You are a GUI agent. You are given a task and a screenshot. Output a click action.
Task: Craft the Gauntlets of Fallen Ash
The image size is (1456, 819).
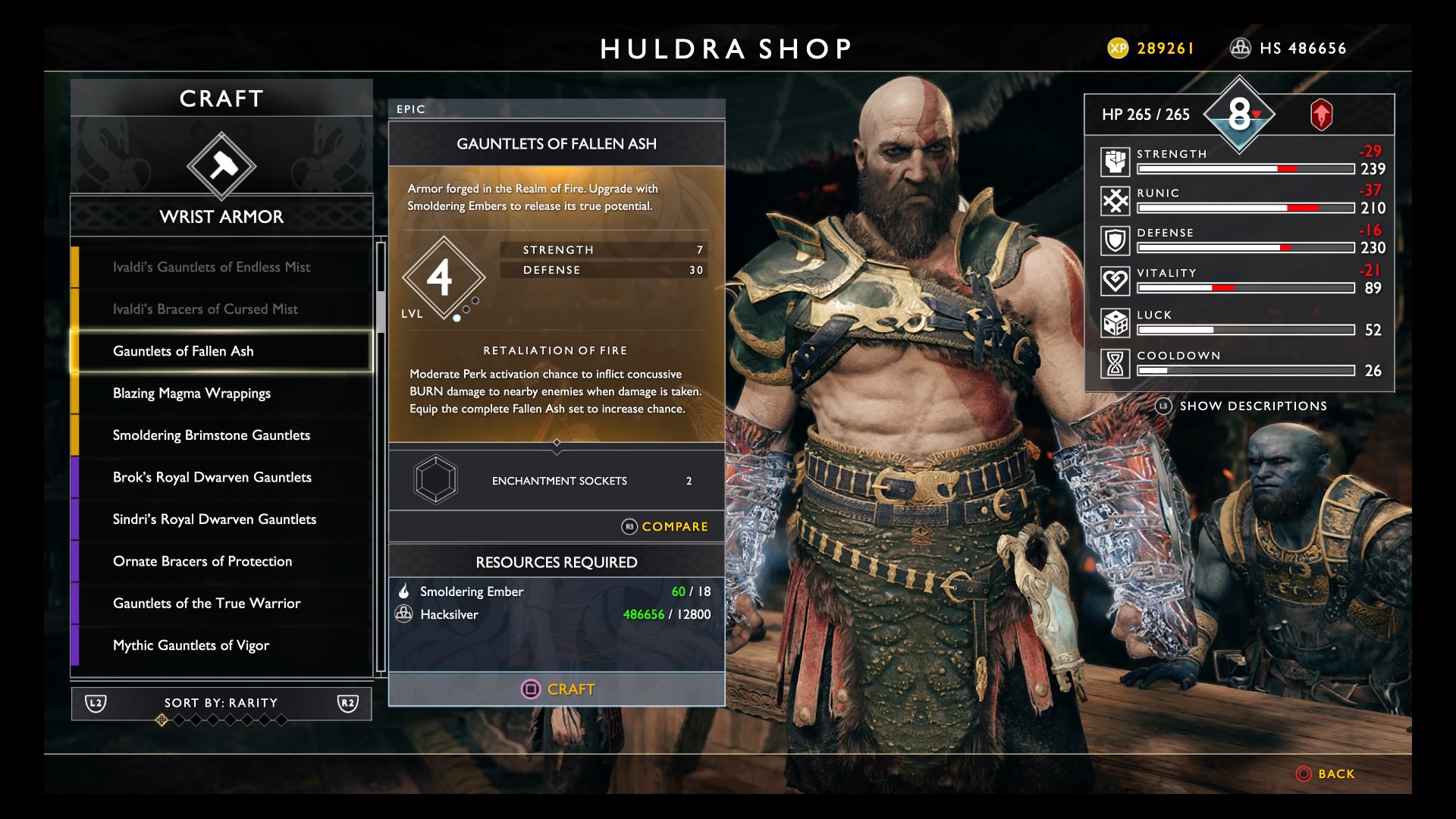click(557, 689)
